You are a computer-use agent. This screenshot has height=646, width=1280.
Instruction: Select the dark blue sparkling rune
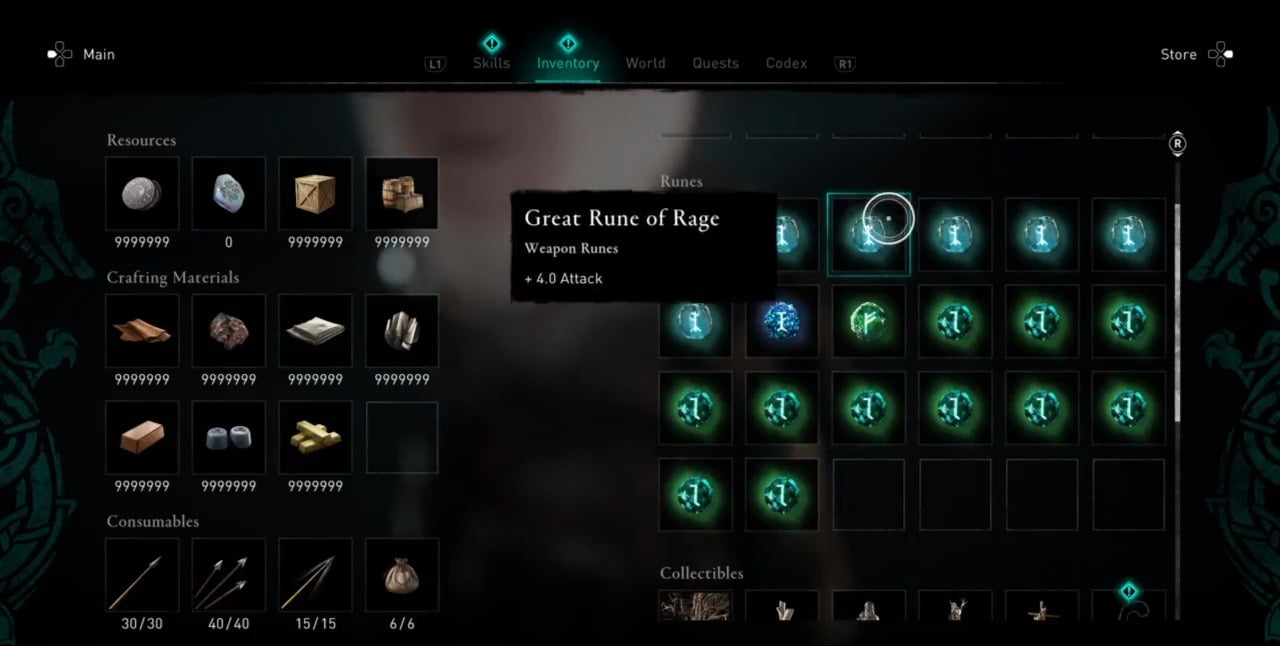pos(782,321)
